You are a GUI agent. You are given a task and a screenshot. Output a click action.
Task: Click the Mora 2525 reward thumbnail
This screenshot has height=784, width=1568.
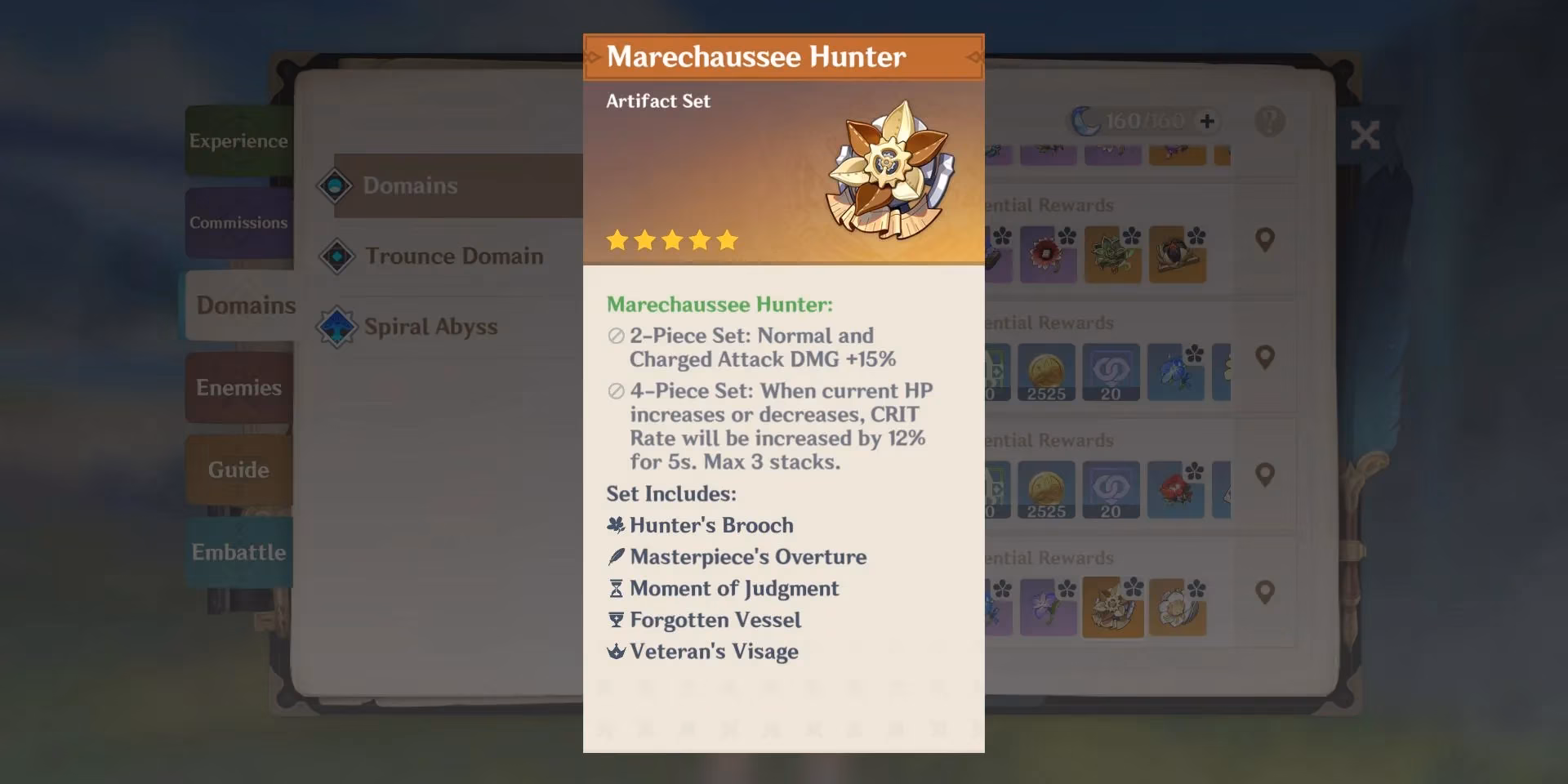pos(1048,372)
